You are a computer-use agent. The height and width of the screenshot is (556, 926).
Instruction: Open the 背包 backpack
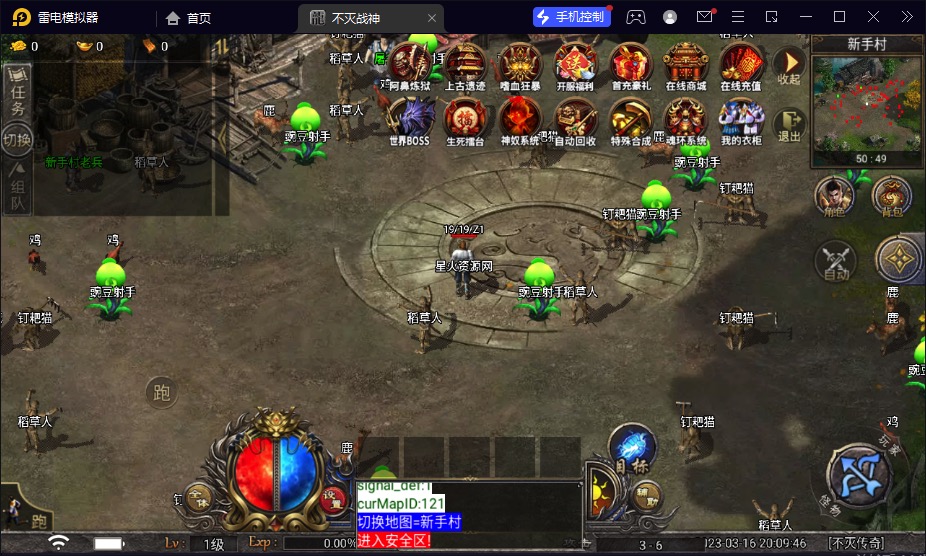[x=891, y=196]
